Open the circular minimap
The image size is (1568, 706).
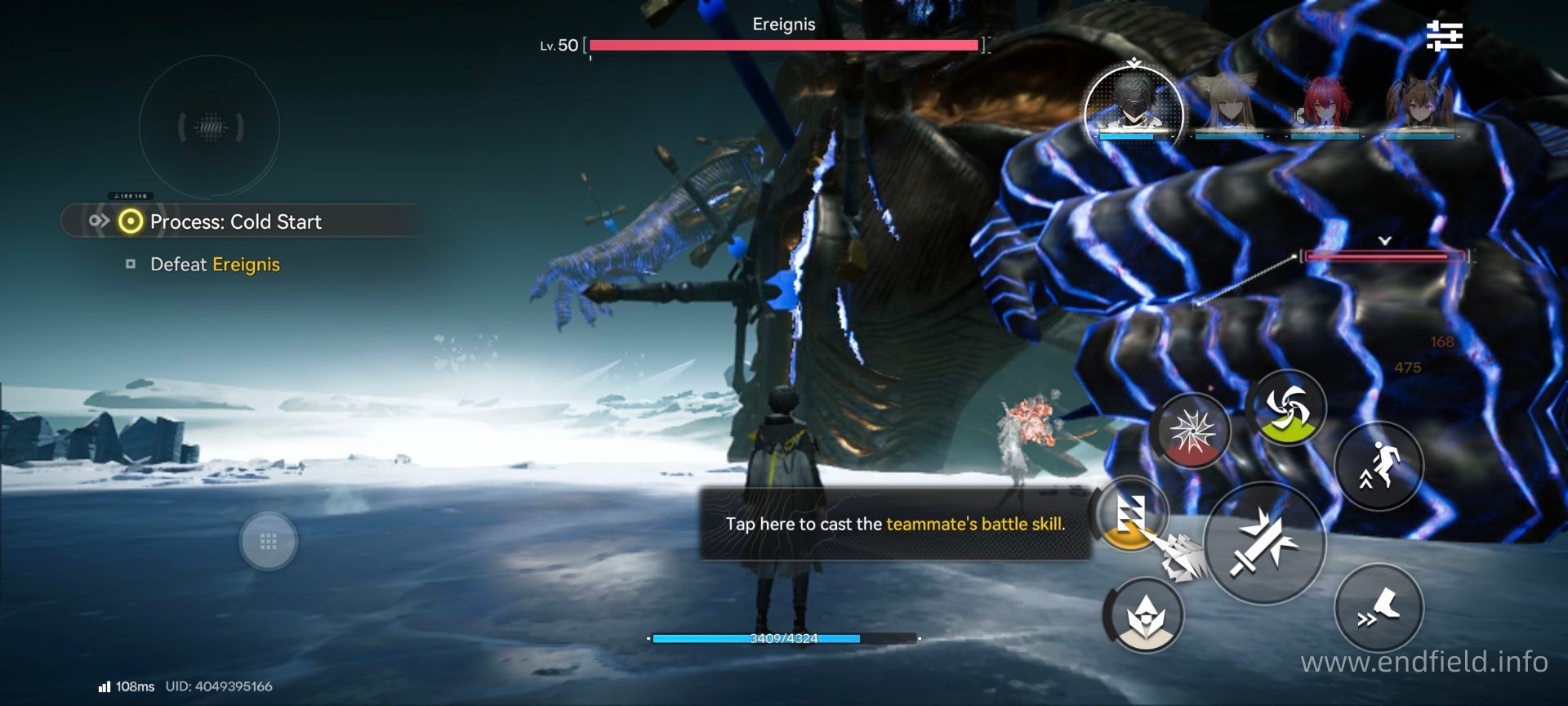tap(209, 127)
